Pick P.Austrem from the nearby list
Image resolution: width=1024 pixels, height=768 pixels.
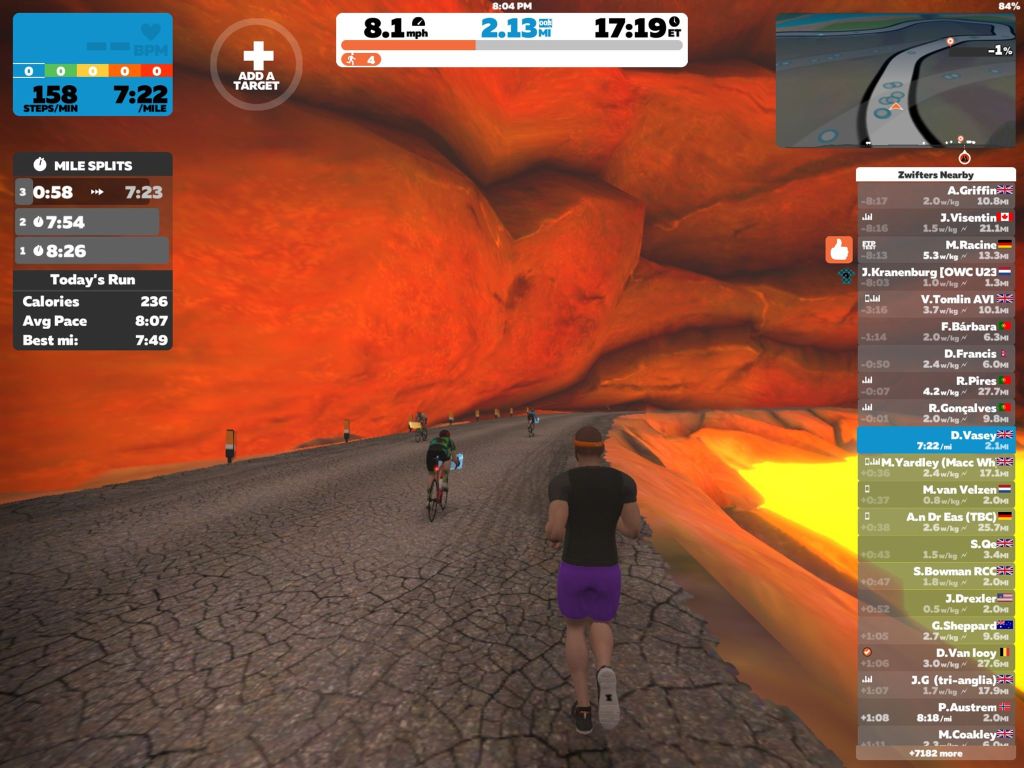point(935,711)
